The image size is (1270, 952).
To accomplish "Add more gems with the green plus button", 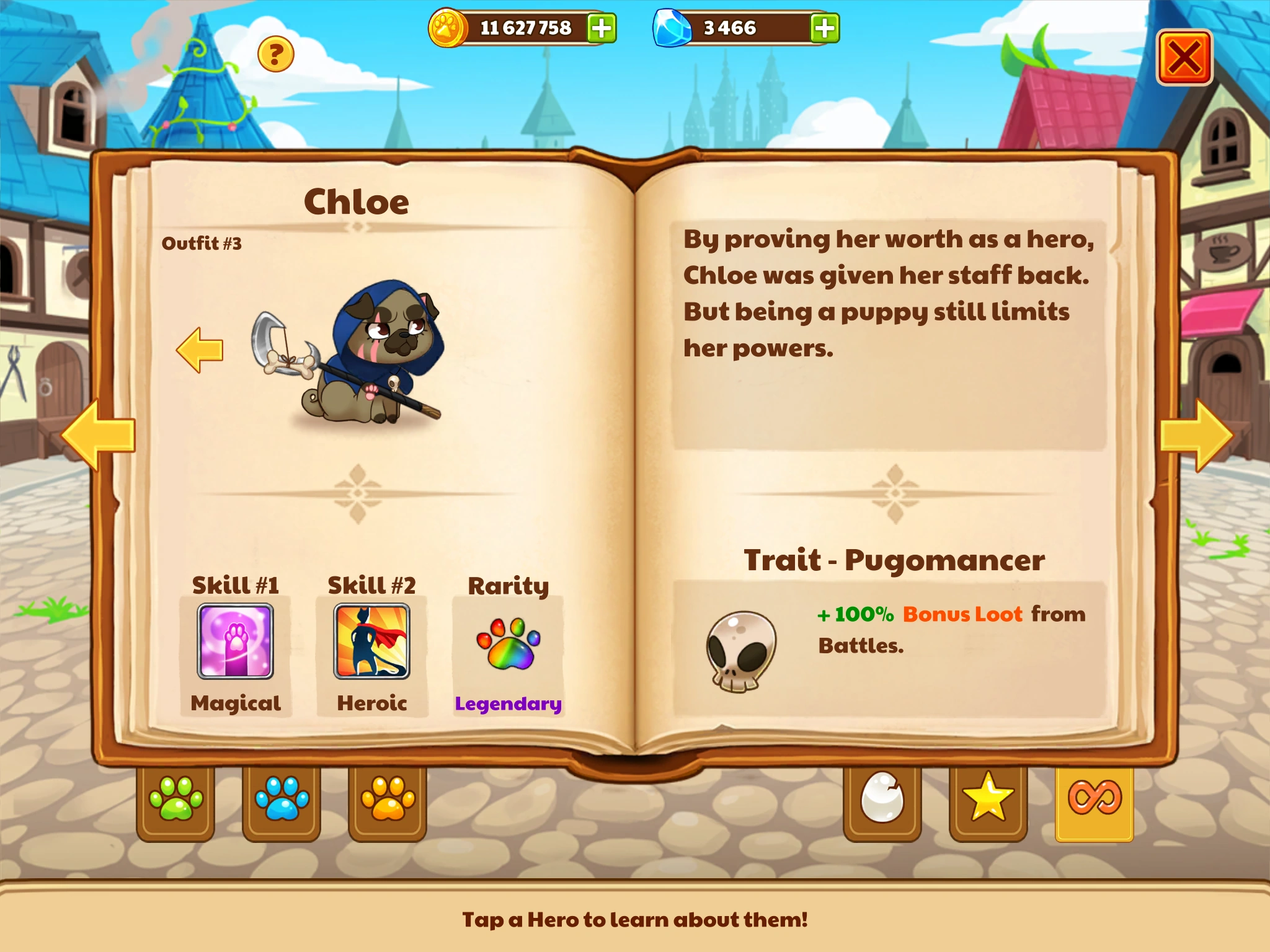I will point(824,28).
